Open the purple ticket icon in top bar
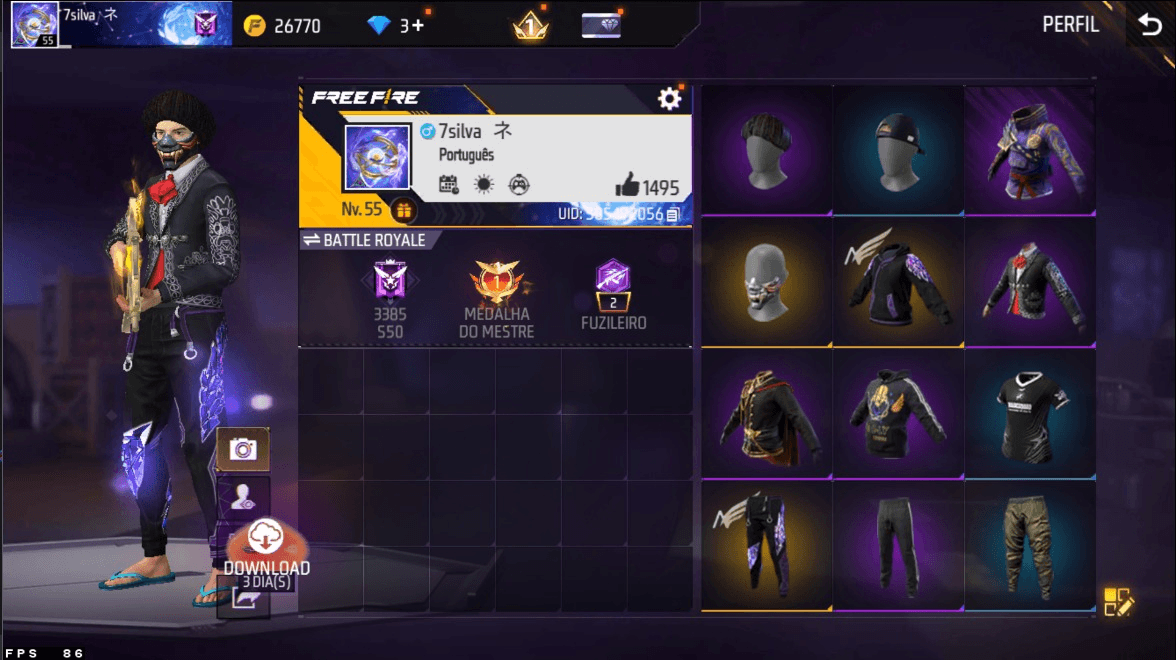 coord(601,26)
